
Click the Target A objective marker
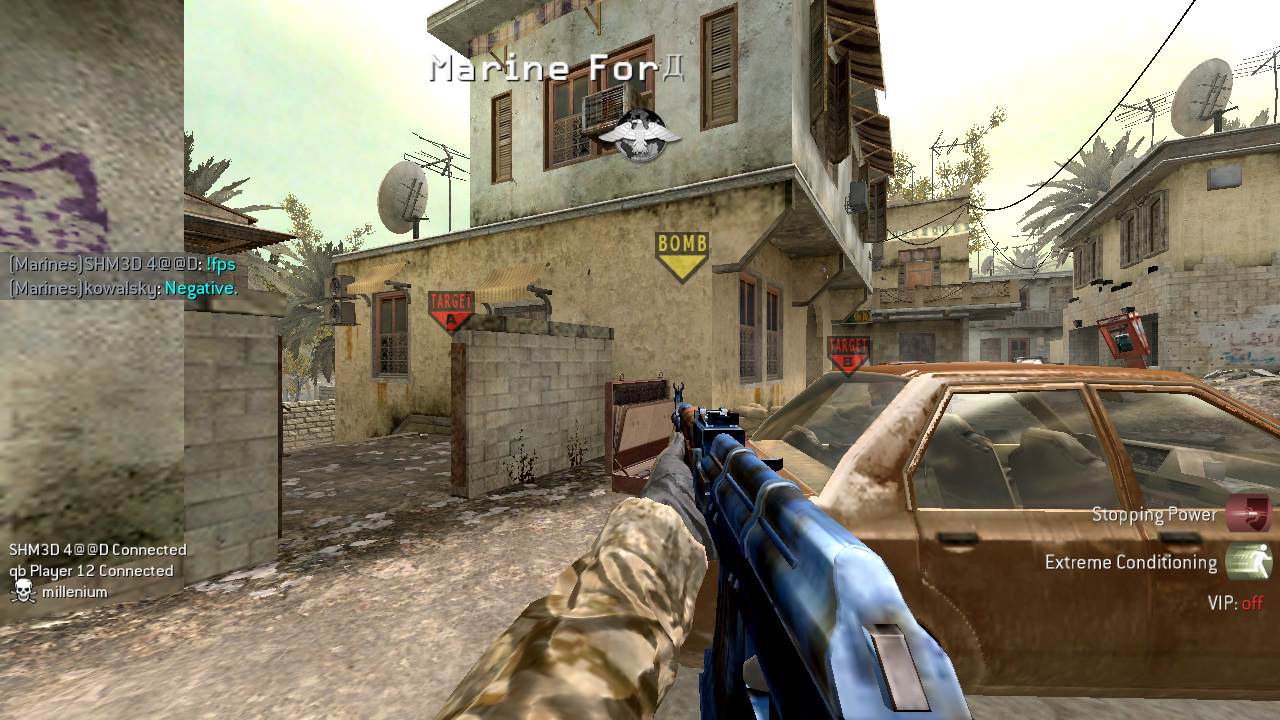coord(450,309)
